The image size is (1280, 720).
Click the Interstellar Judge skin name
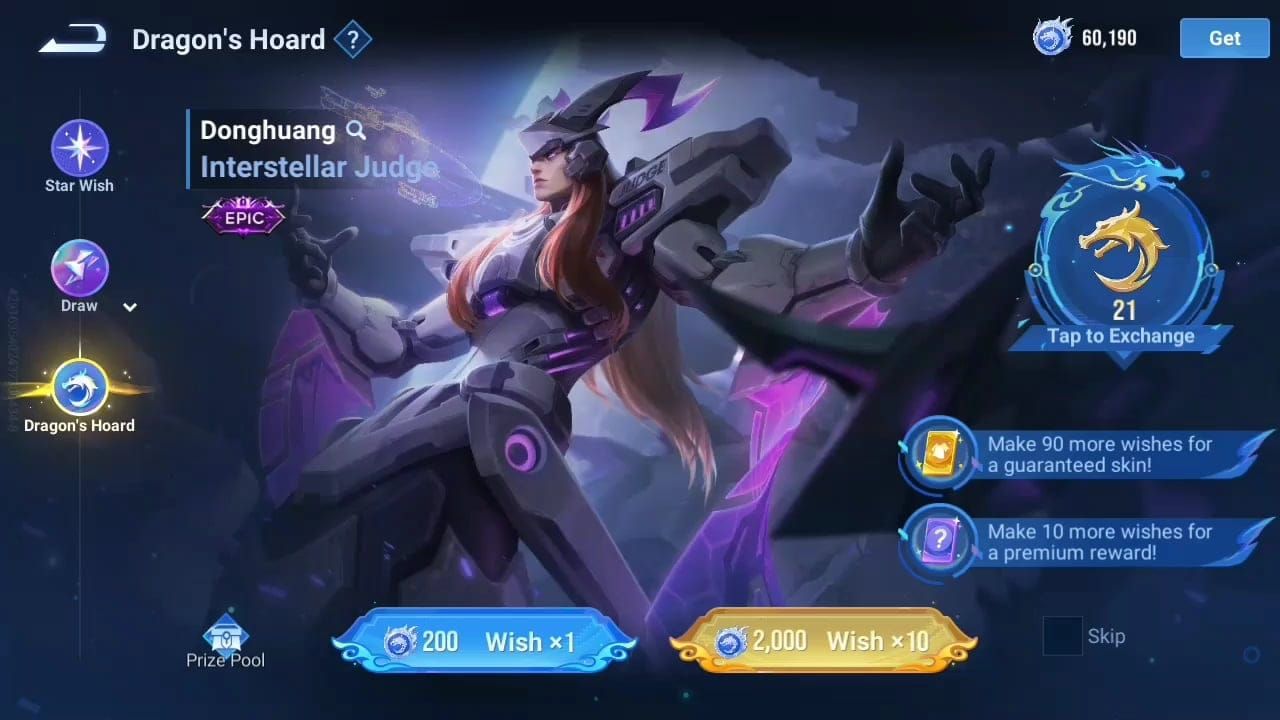316,167
